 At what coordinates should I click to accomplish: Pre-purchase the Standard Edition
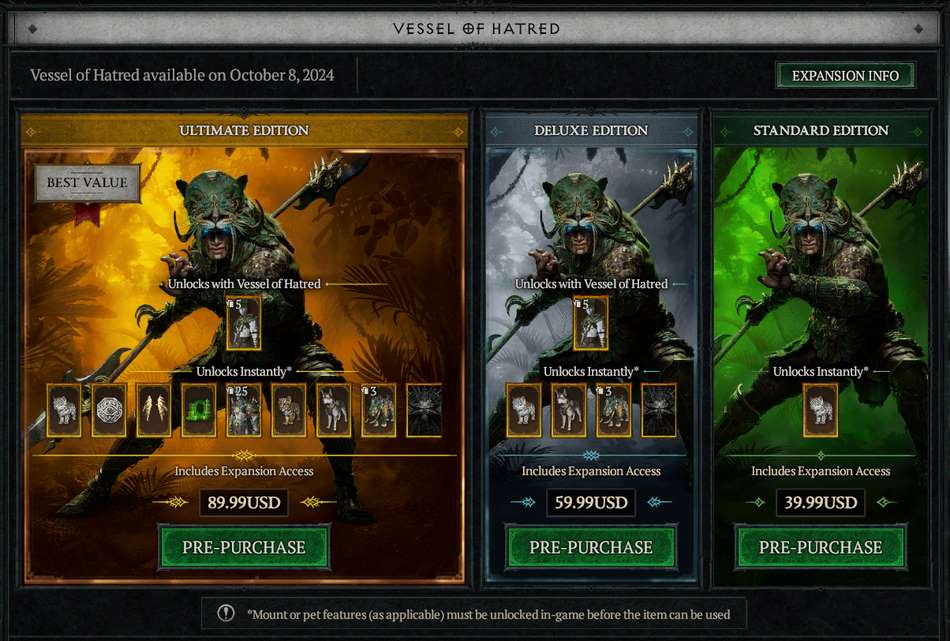point(820,547)
